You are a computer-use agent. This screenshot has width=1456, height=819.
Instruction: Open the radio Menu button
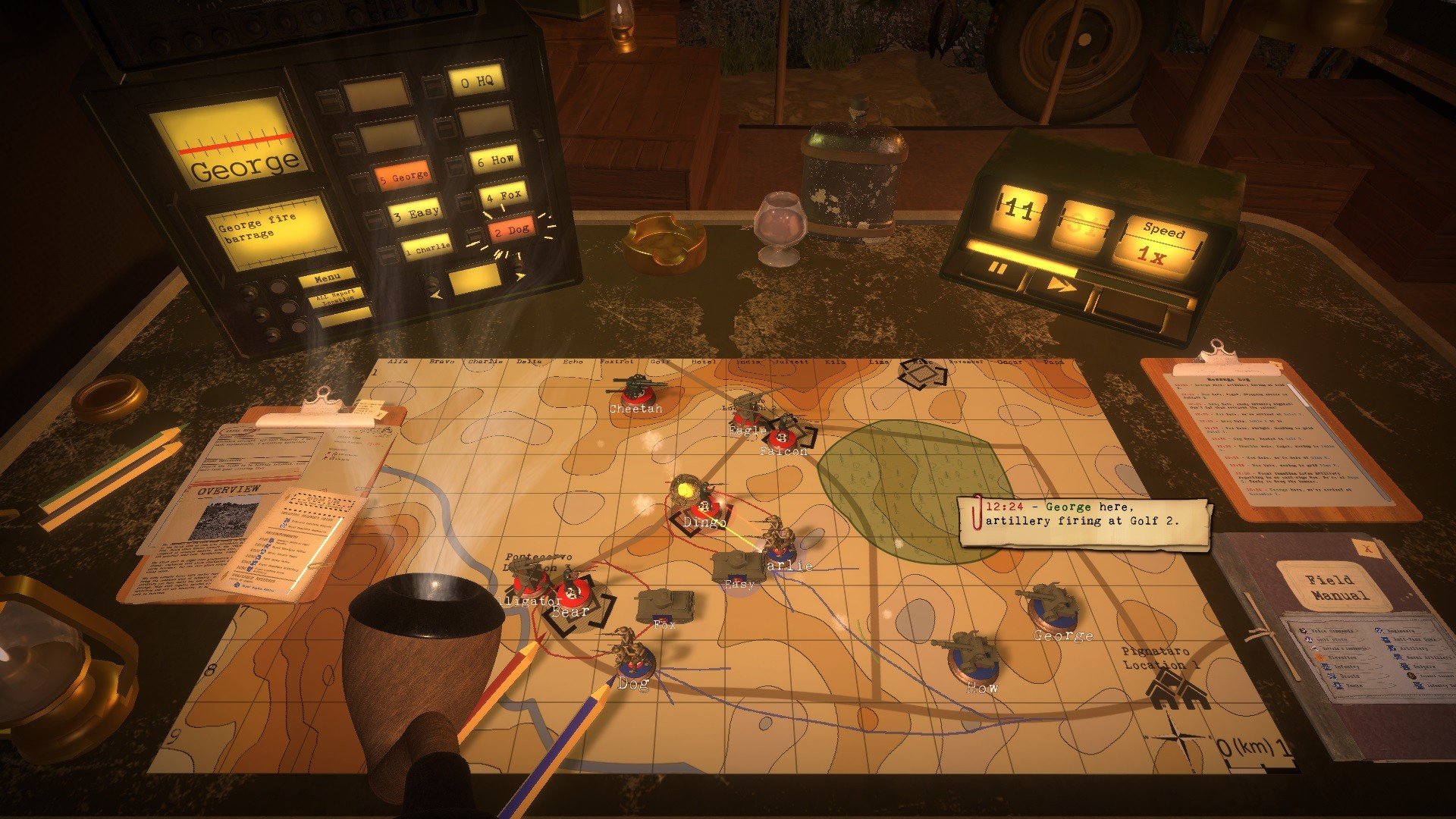(x=328, y=278)
